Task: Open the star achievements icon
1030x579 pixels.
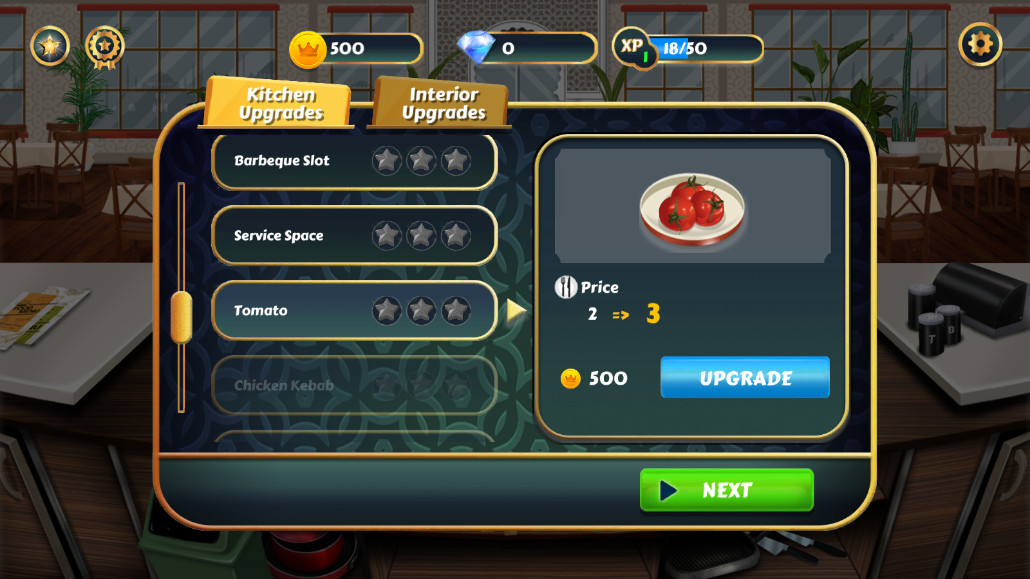Action: coord(50,45)
